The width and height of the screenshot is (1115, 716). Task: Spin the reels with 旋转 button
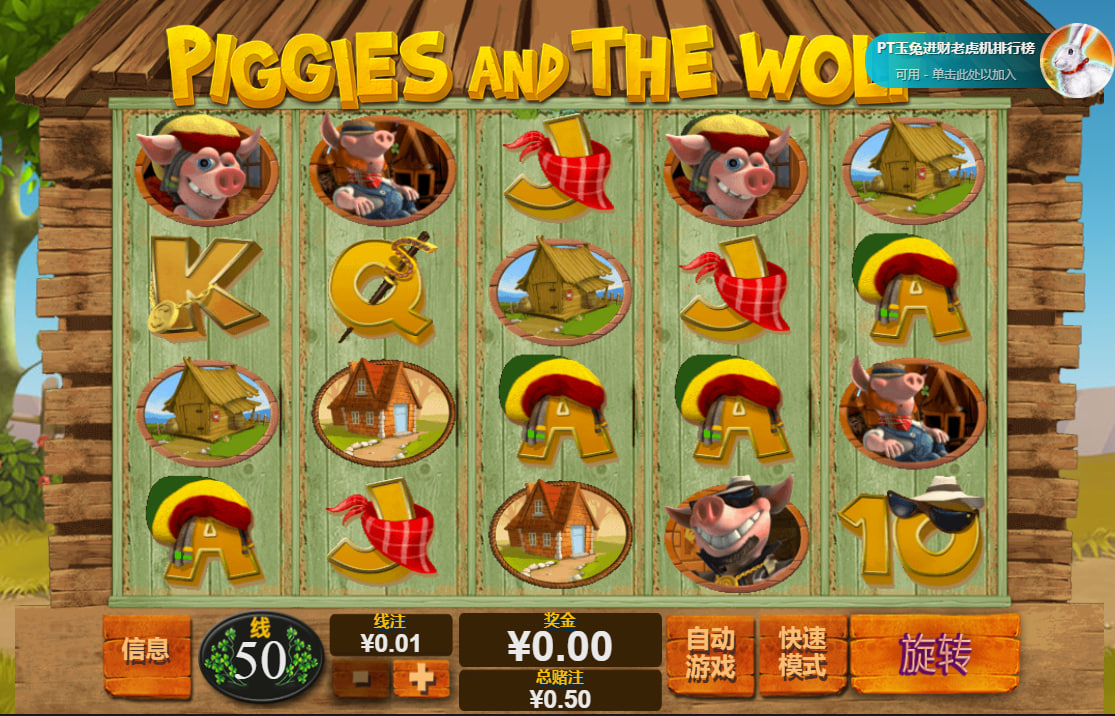(x=934, y=654)
